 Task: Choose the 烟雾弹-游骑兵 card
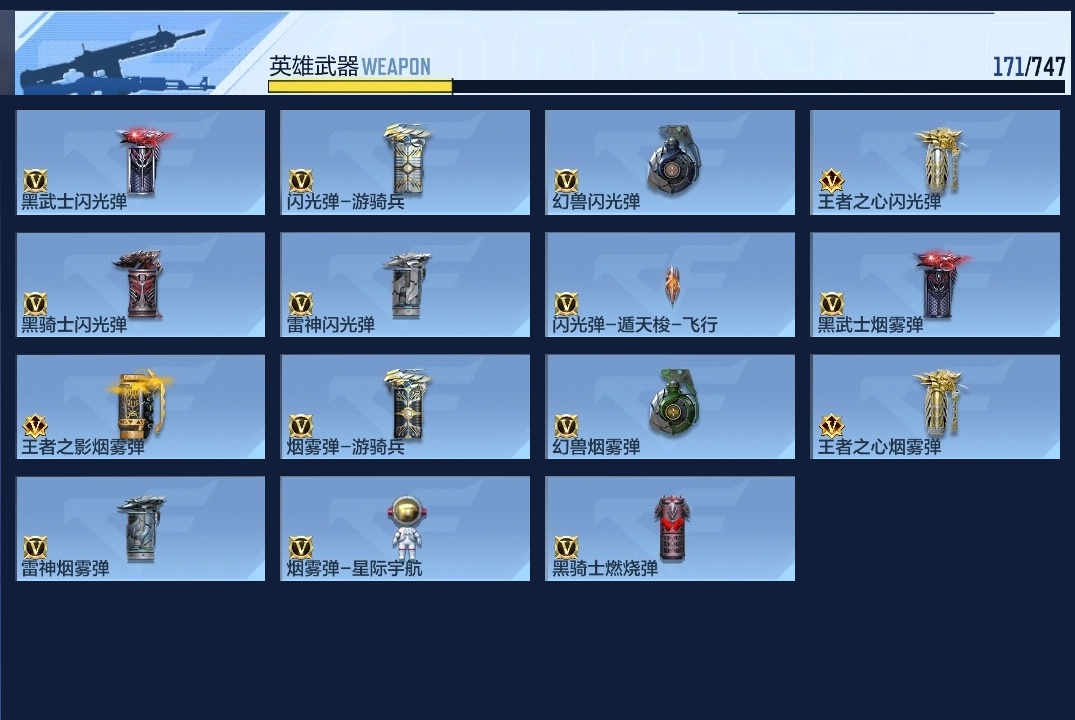click(405, 407)
